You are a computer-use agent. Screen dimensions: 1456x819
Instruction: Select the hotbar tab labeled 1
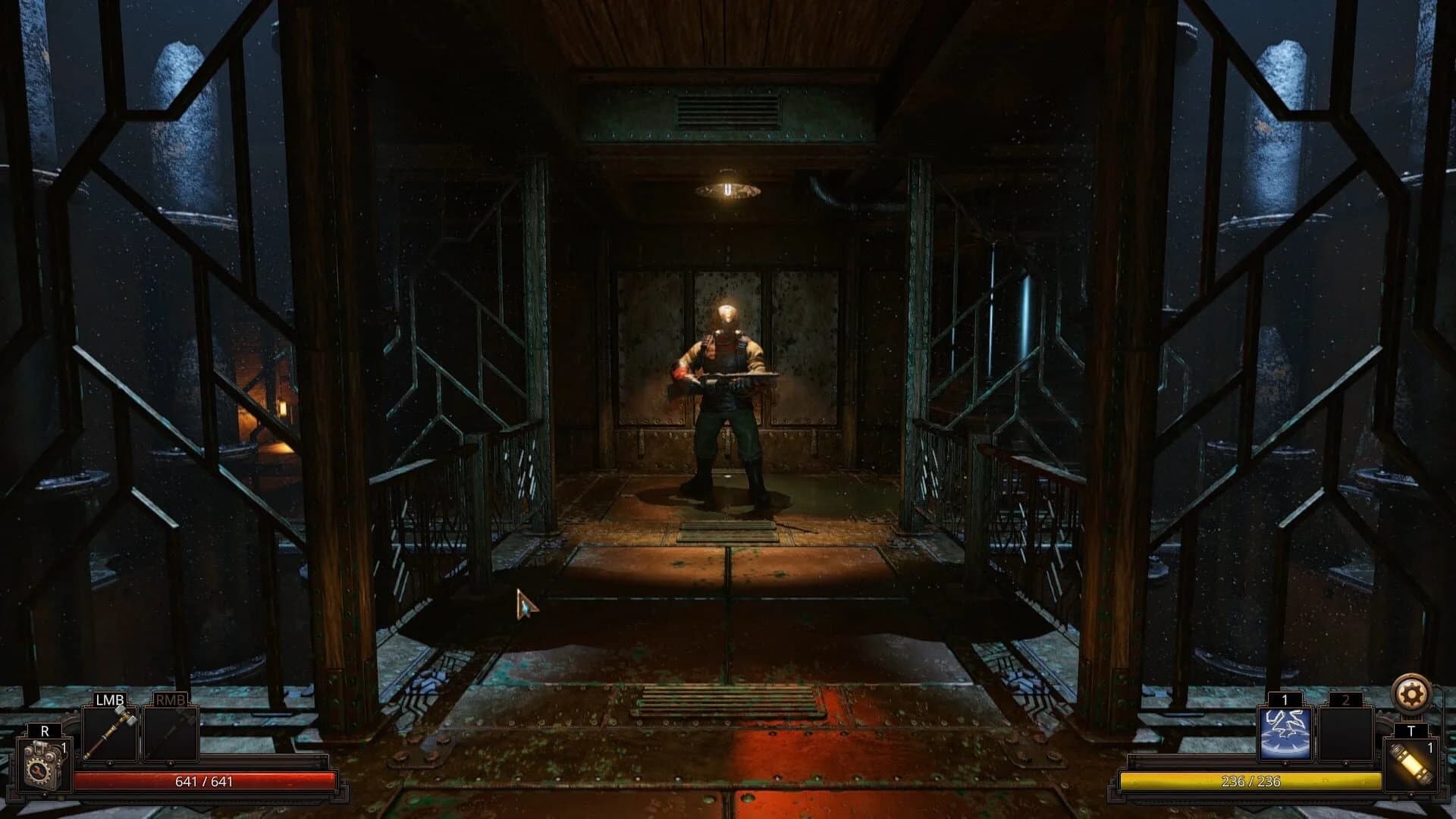[1285, 700]
